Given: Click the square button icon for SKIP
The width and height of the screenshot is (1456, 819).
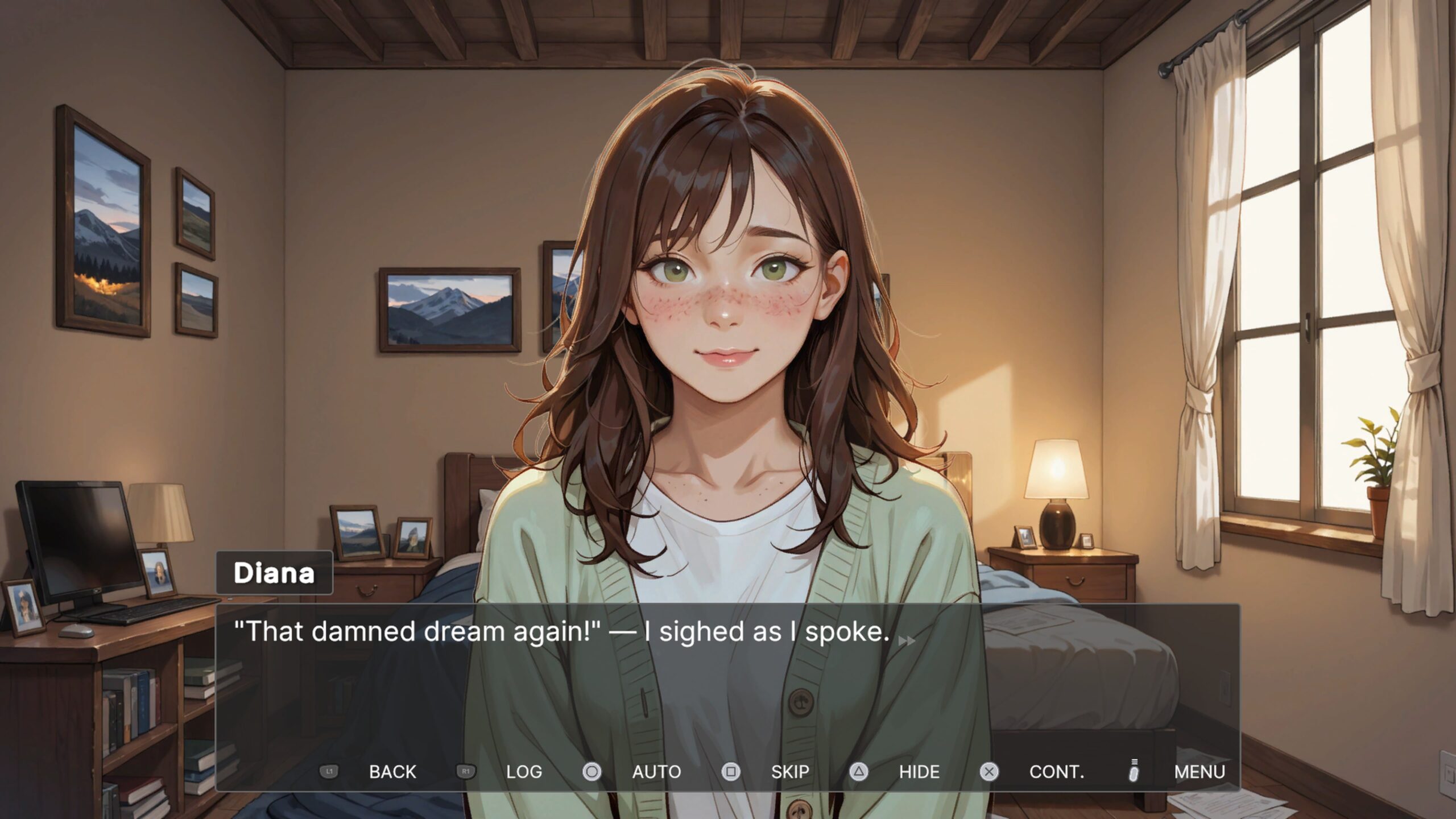Looking at the screenshot, I should click(731, 772).
